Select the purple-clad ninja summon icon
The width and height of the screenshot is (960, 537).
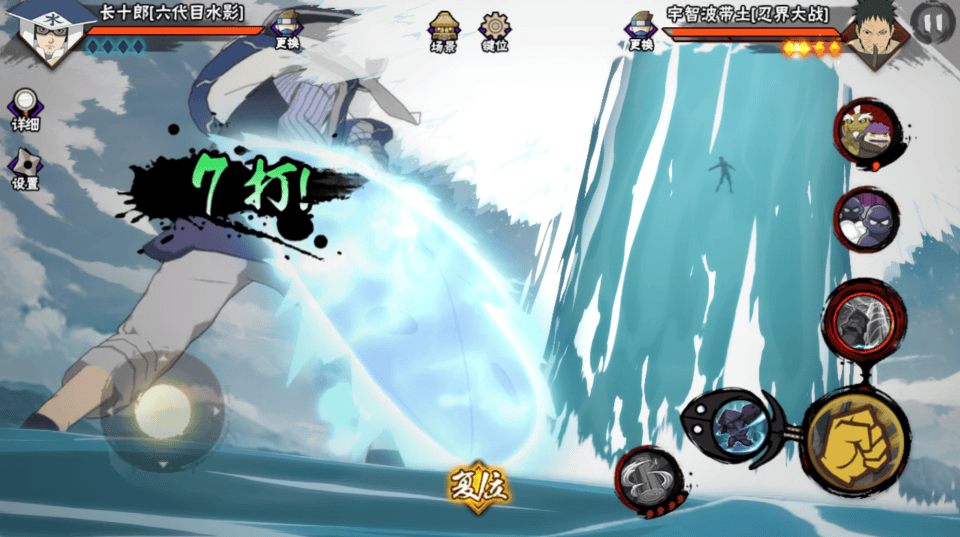(x=865, y=218)
